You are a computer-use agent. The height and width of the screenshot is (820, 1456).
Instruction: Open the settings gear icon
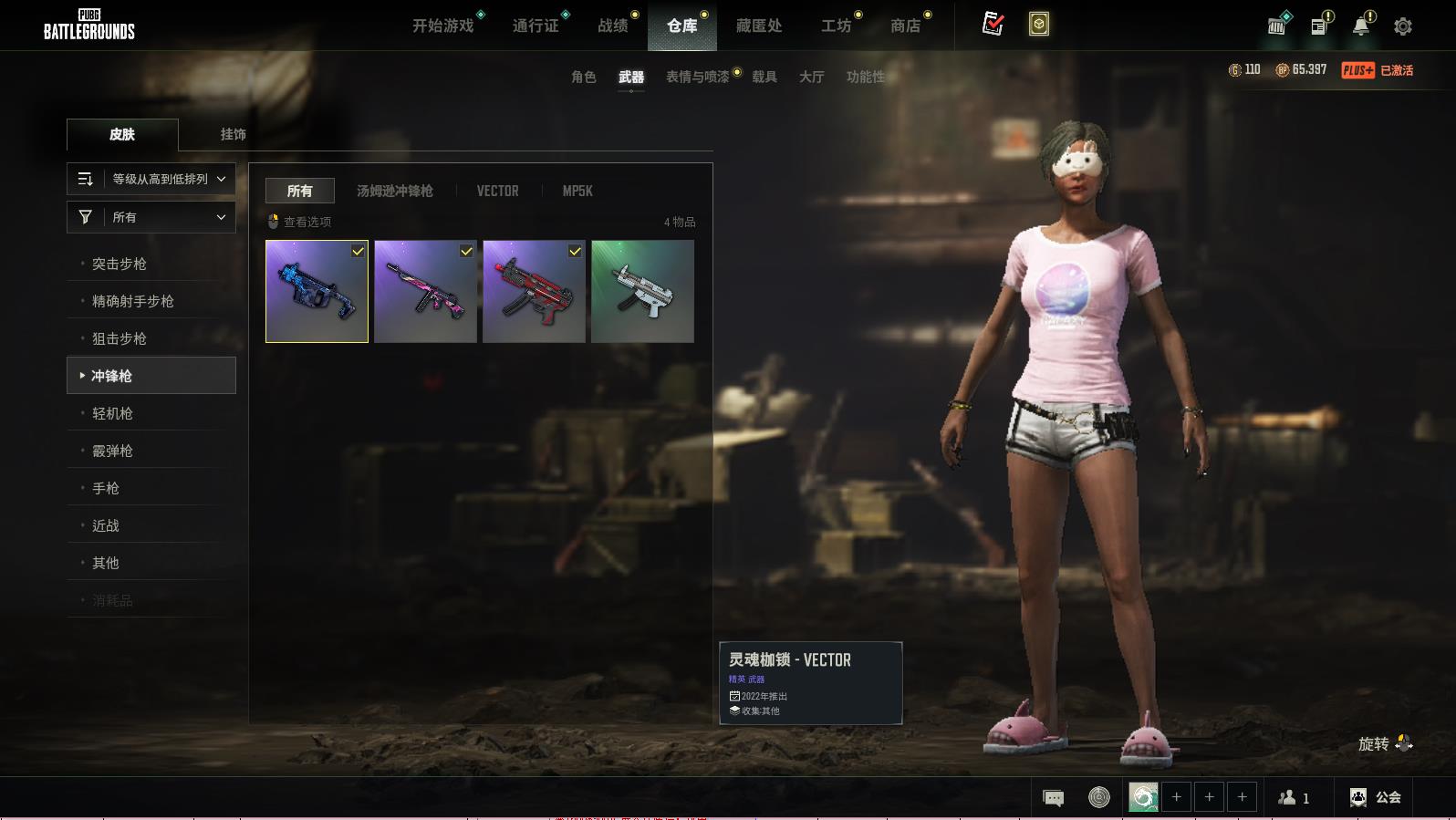1403,26
